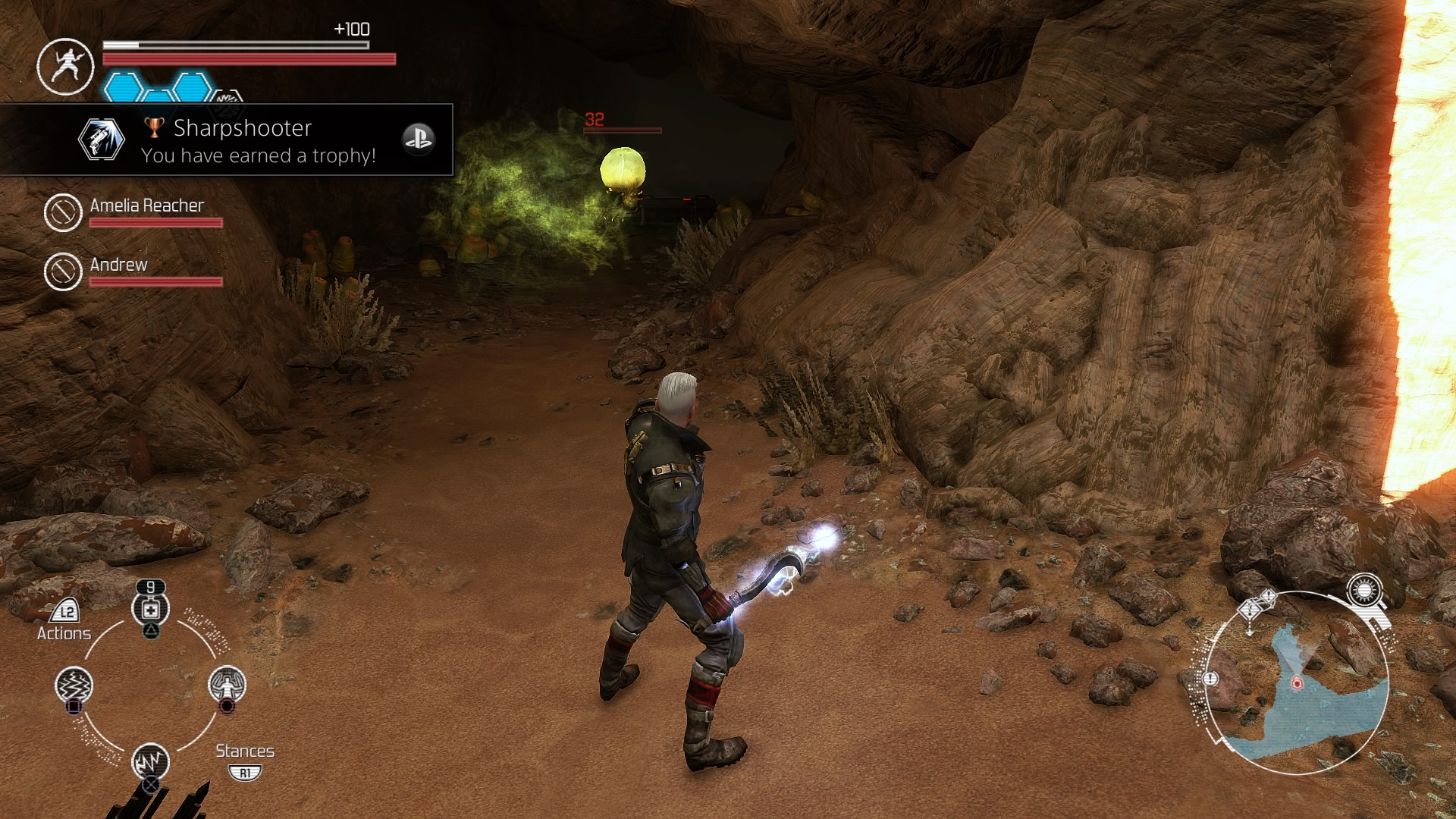This screenshot has width=1456, height=819.
Task: Activate the zigzag lightning ability on the left
Action: (x=74, y=685)
